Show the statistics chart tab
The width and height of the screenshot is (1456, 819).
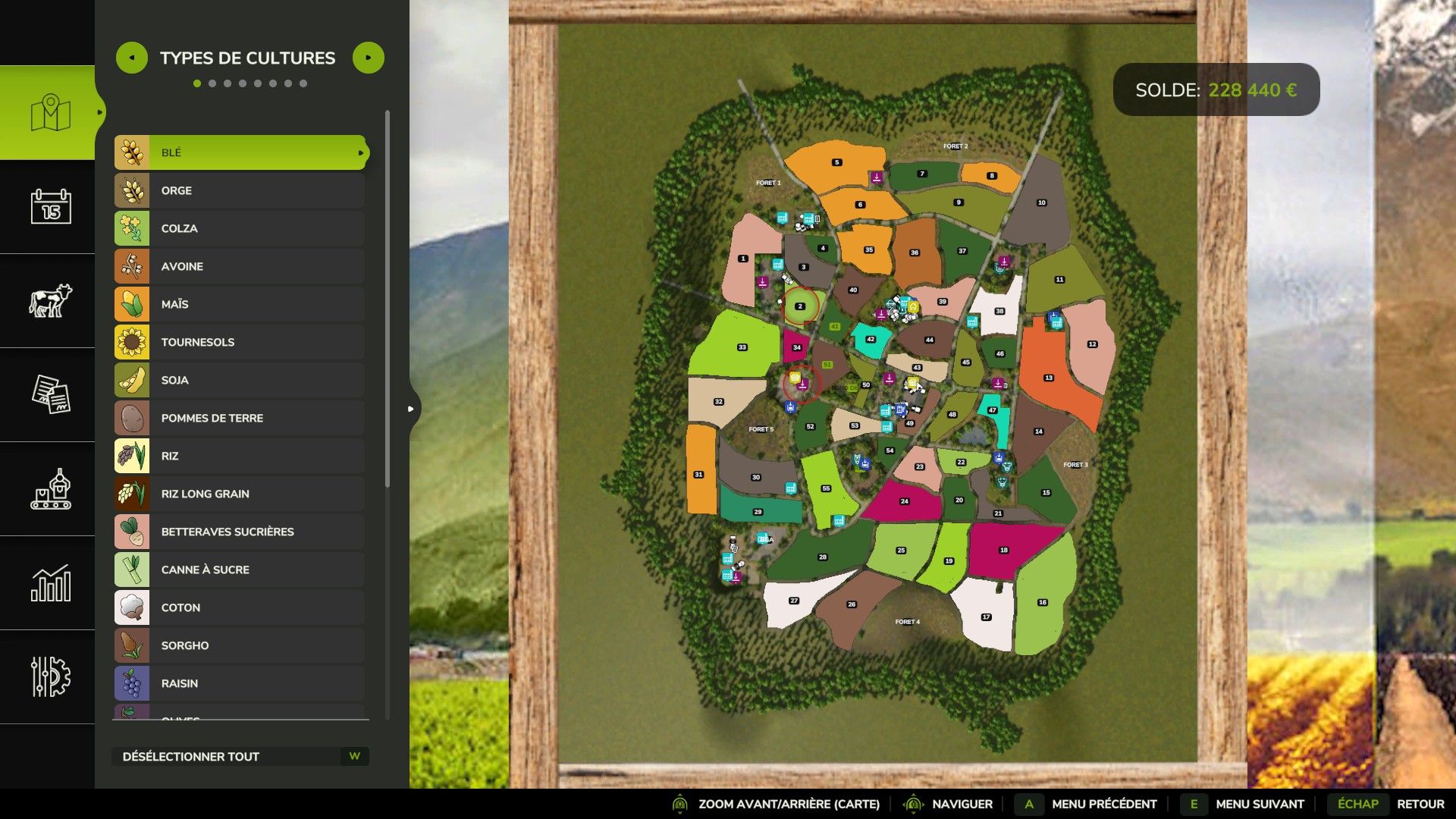(50, 583)
